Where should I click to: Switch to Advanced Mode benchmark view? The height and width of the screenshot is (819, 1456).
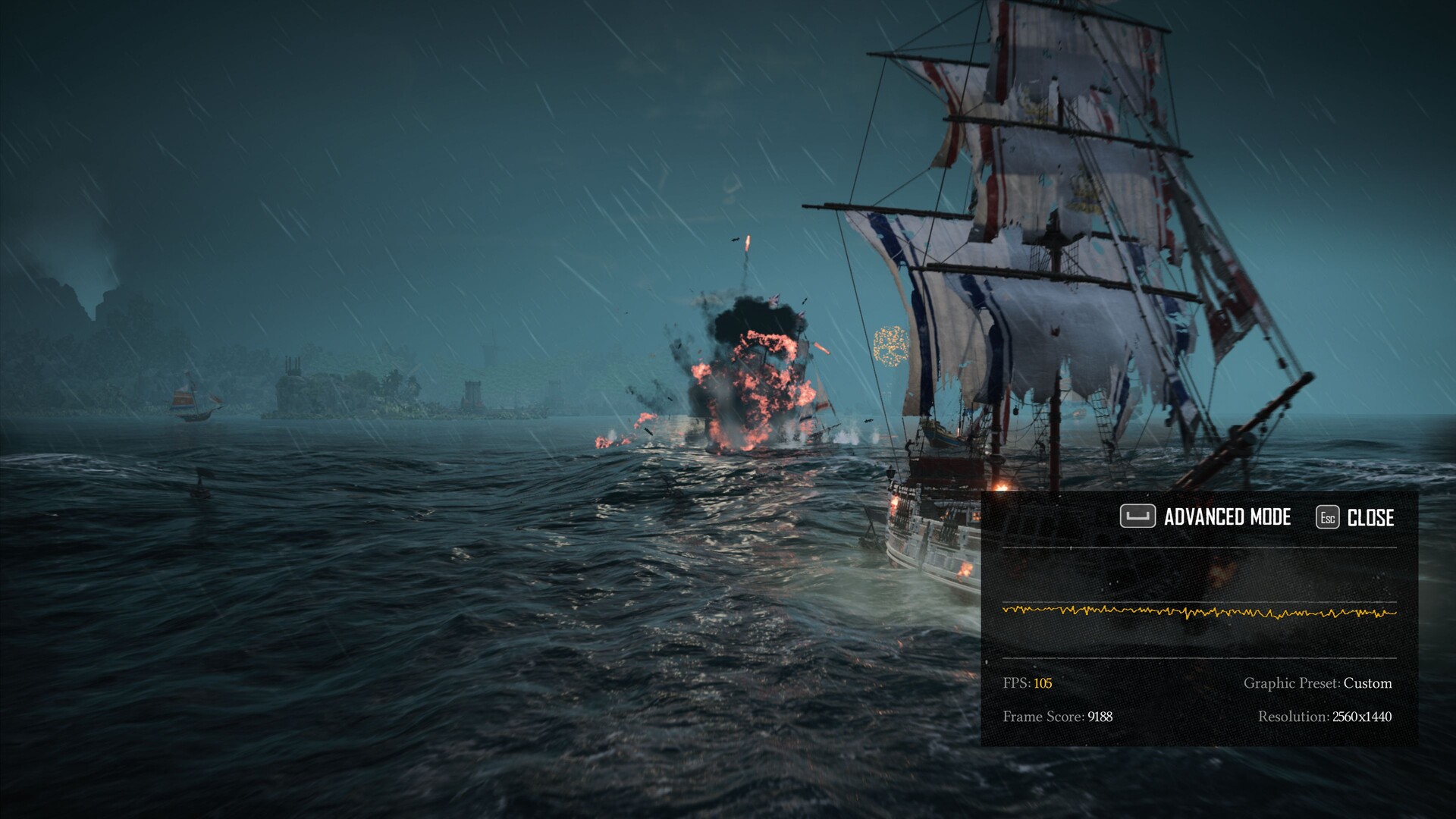1206,517
